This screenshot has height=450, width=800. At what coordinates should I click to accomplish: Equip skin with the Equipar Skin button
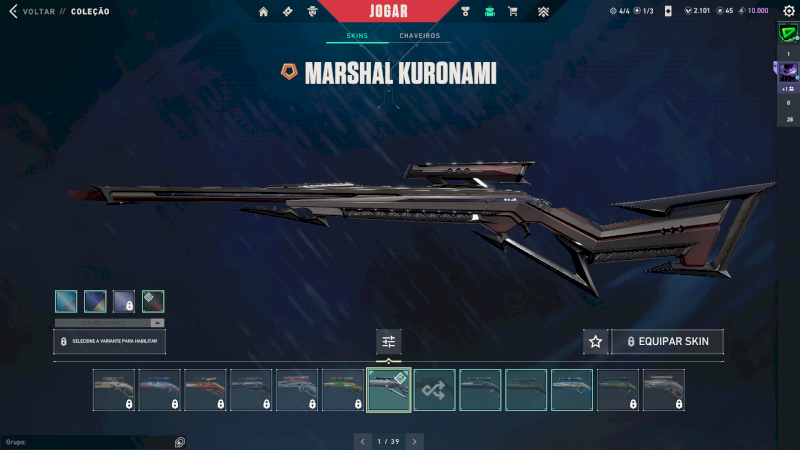click(668, 342)
